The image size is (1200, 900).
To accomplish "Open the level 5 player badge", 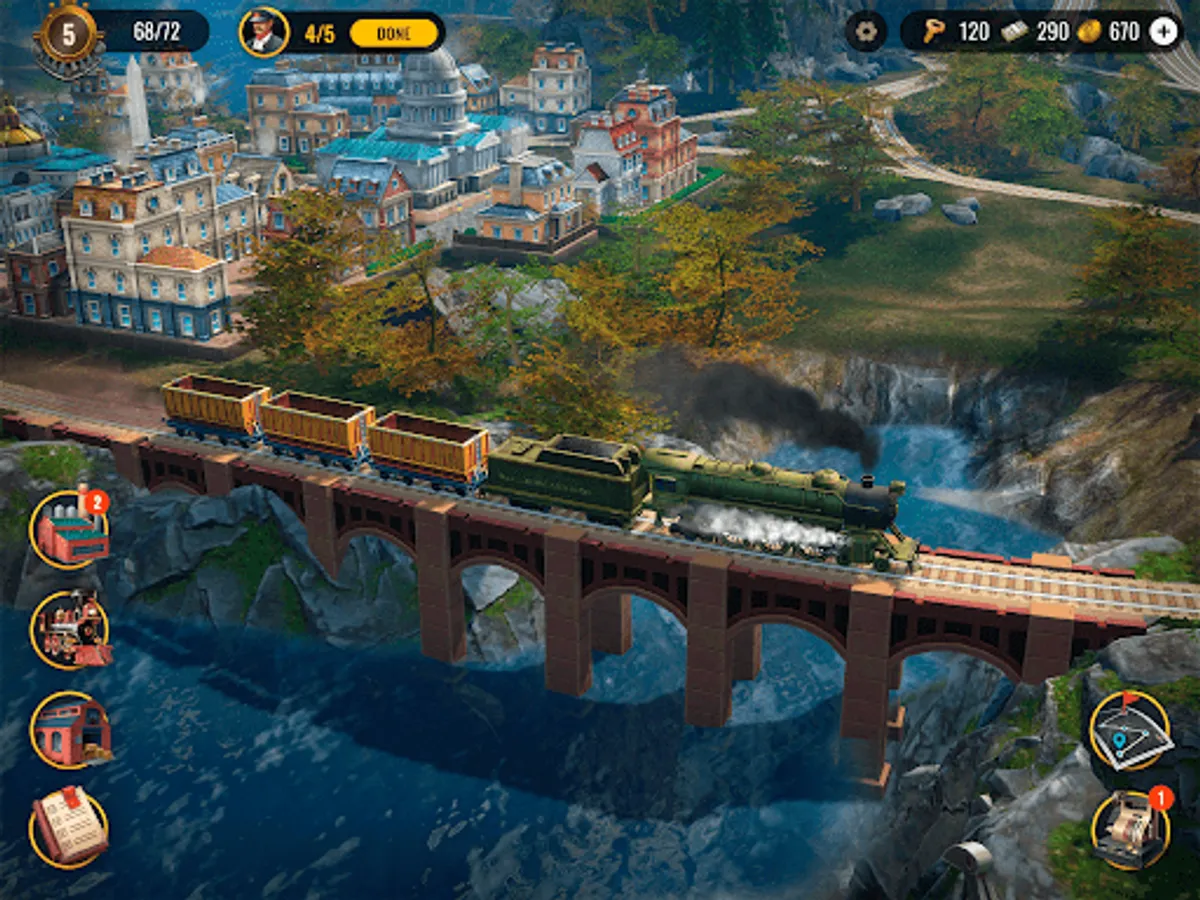I will click(x=68, y=34).
